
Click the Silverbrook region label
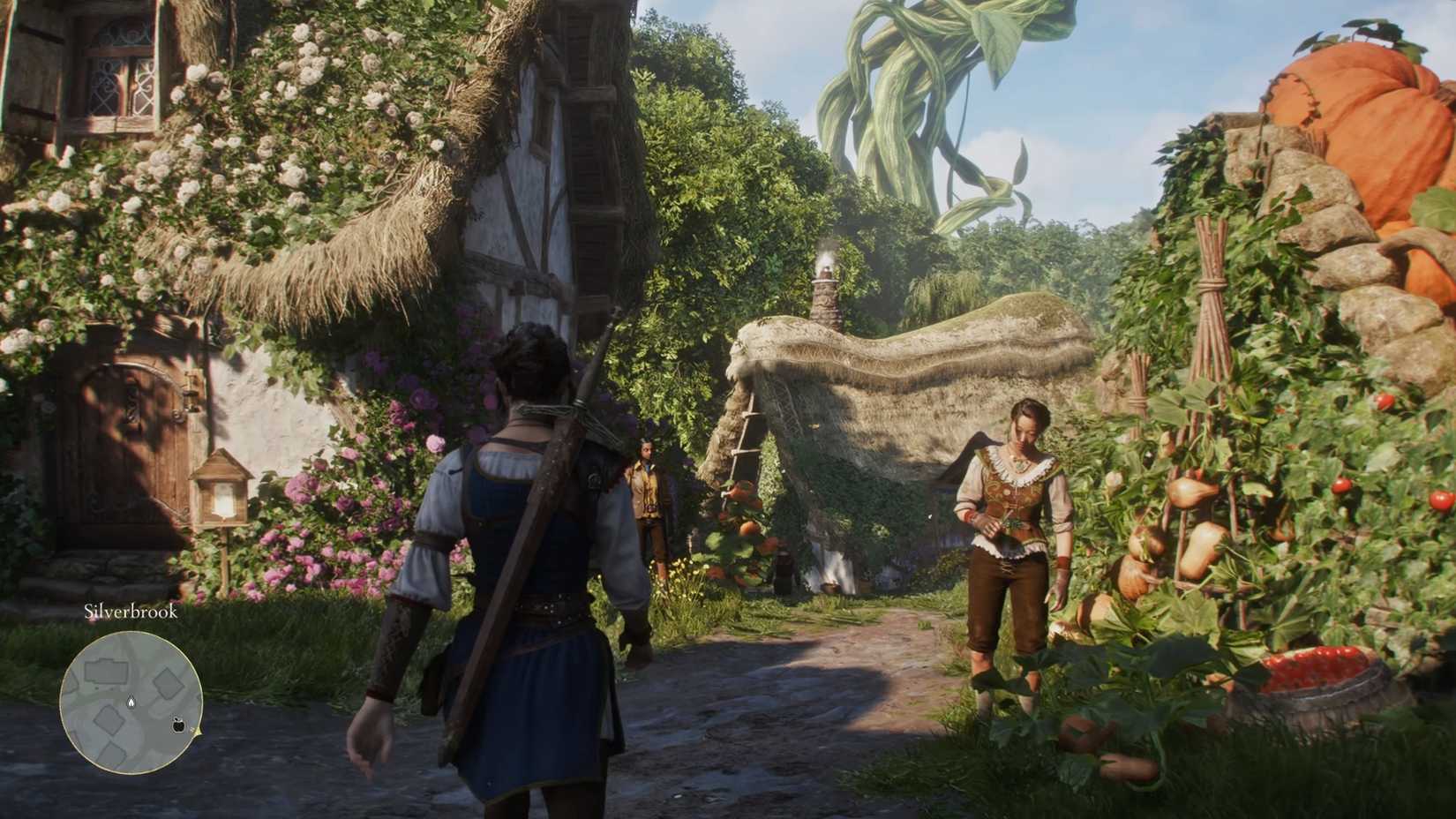coord(131,612)
